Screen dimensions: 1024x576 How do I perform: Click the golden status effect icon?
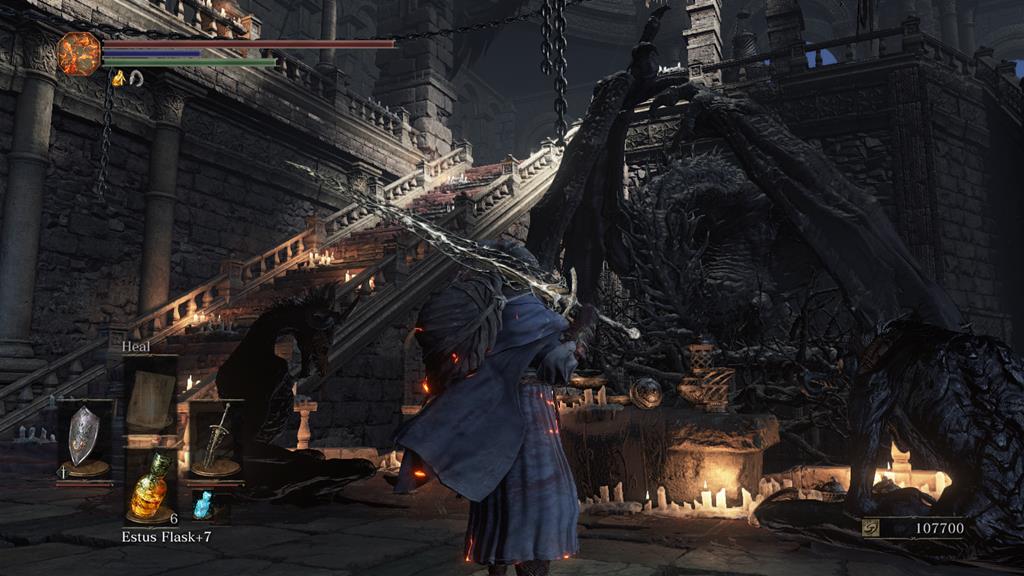(x=118, y=78)
